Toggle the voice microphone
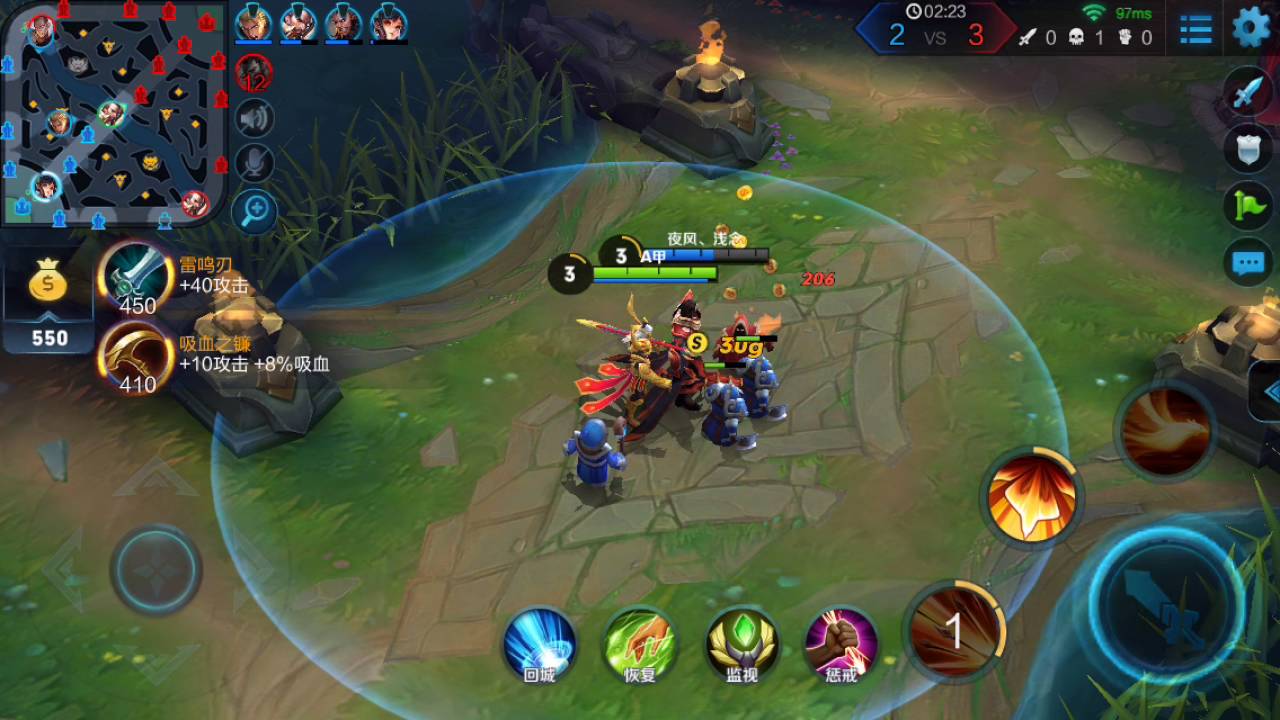 [255, 163]
